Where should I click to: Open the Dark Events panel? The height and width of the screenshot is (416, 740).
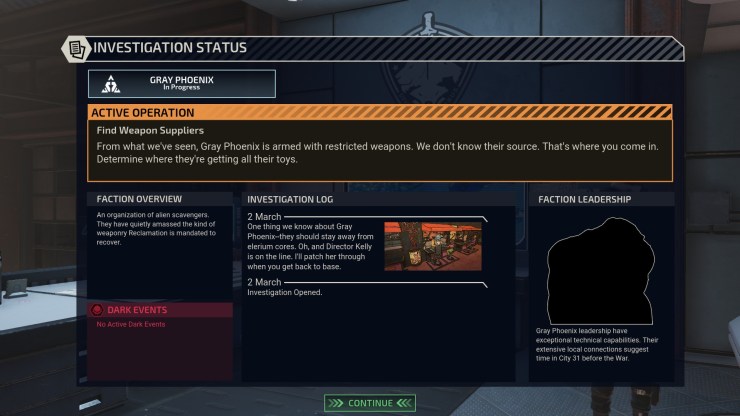(x=161, y=310)
